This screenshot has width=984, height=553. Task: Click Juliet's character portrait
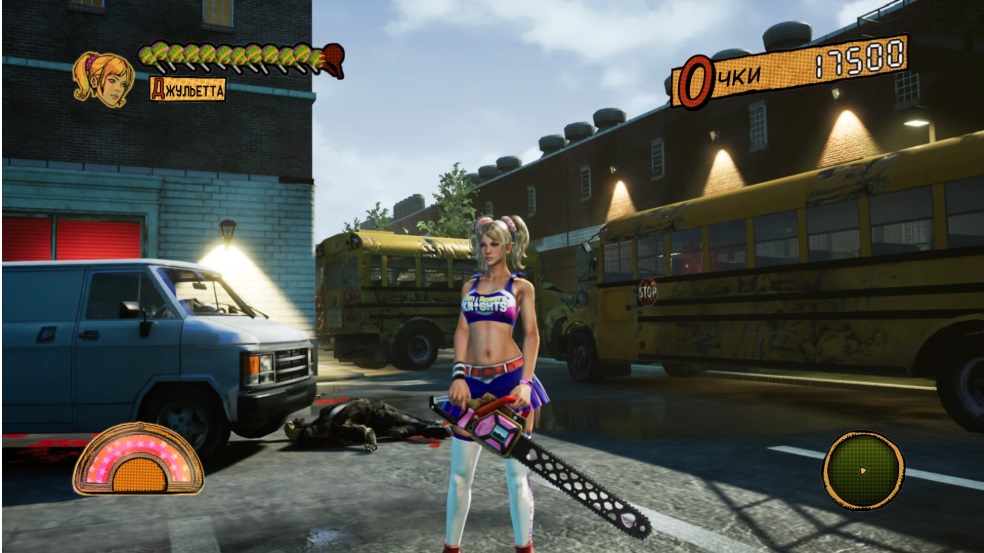point(103,78)
